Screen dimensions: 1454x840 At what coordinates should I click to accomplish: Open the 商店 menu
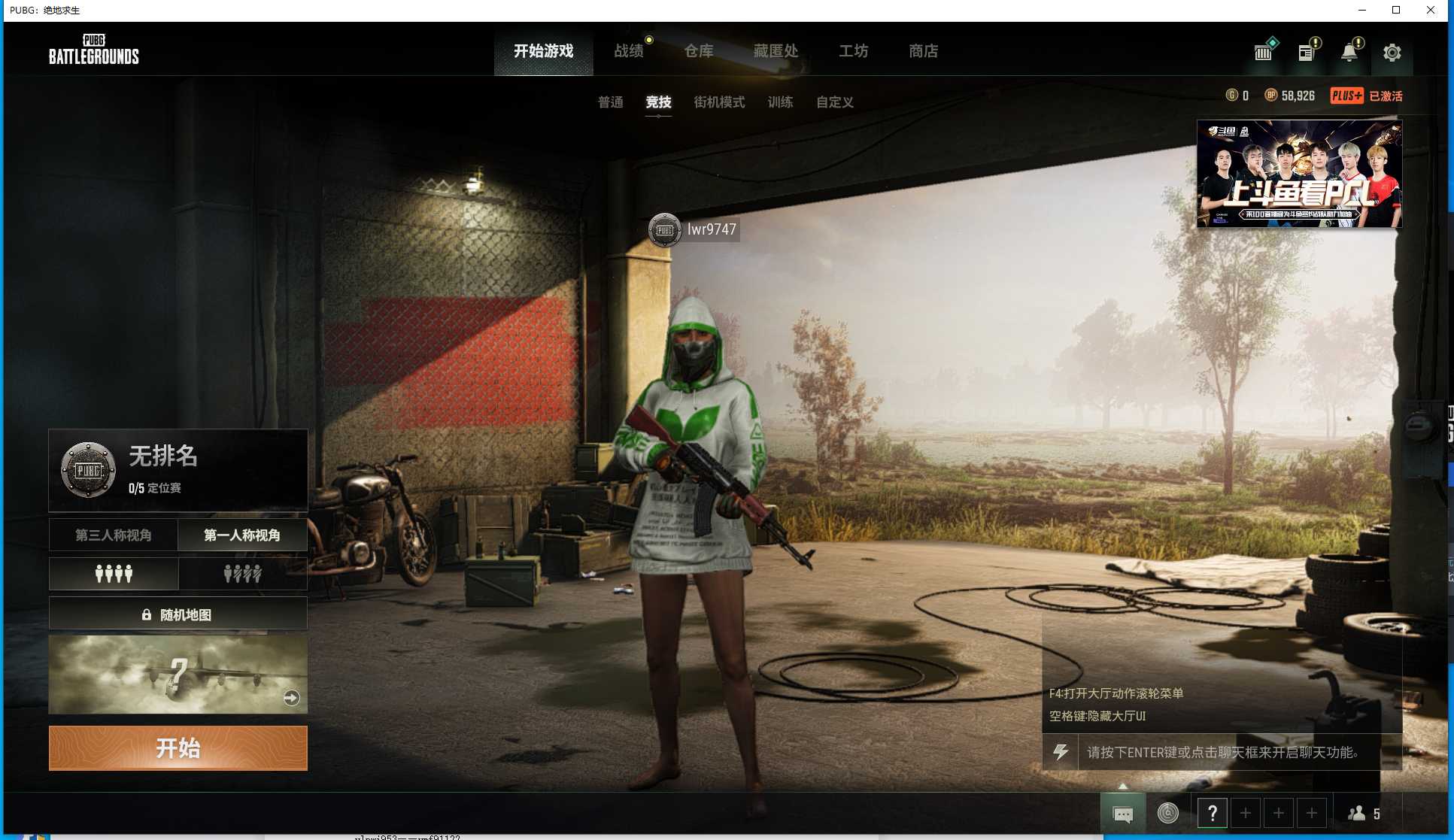click(x=923, y=51)
